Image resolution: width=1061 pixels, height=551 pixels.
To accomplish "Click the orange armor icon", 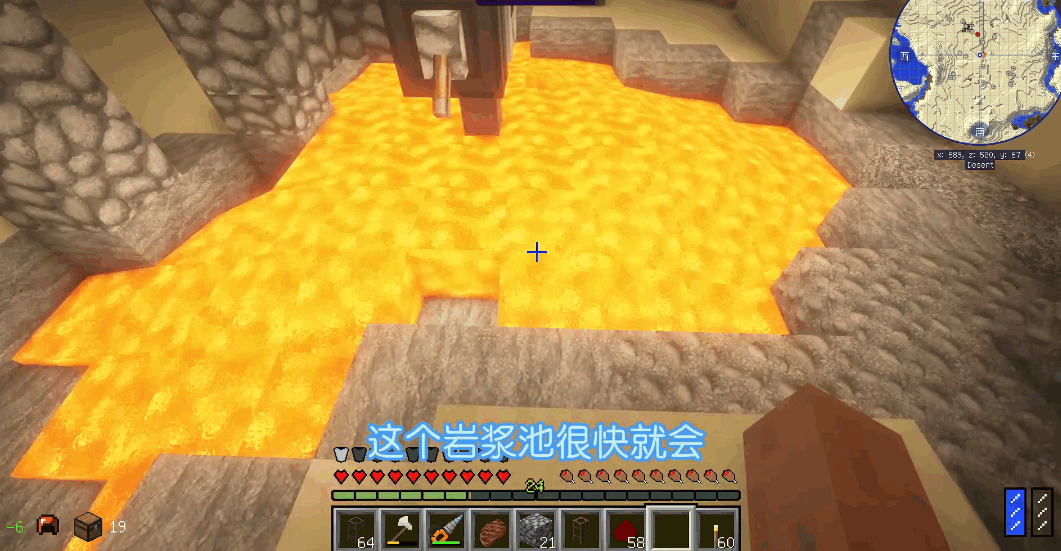I will click(x=47, y=525).
